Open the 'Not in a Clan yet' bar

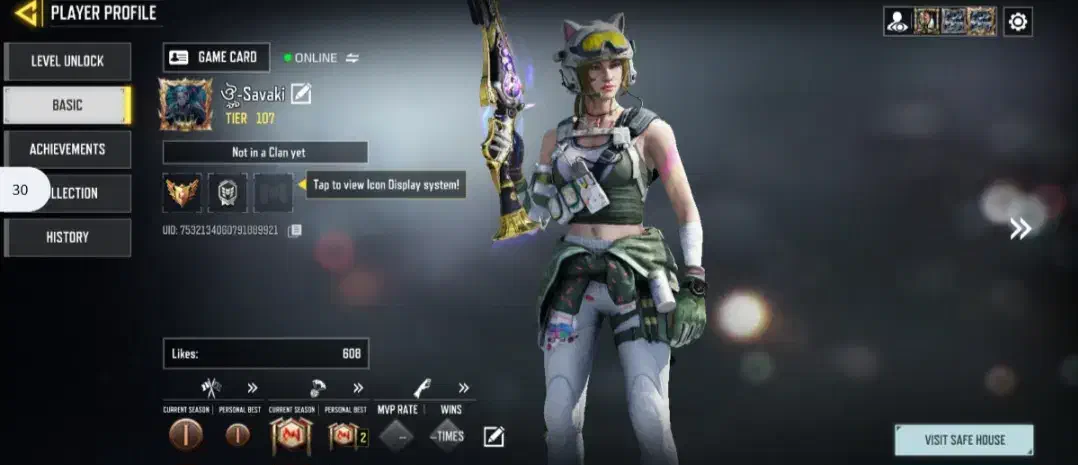point(265,152)
